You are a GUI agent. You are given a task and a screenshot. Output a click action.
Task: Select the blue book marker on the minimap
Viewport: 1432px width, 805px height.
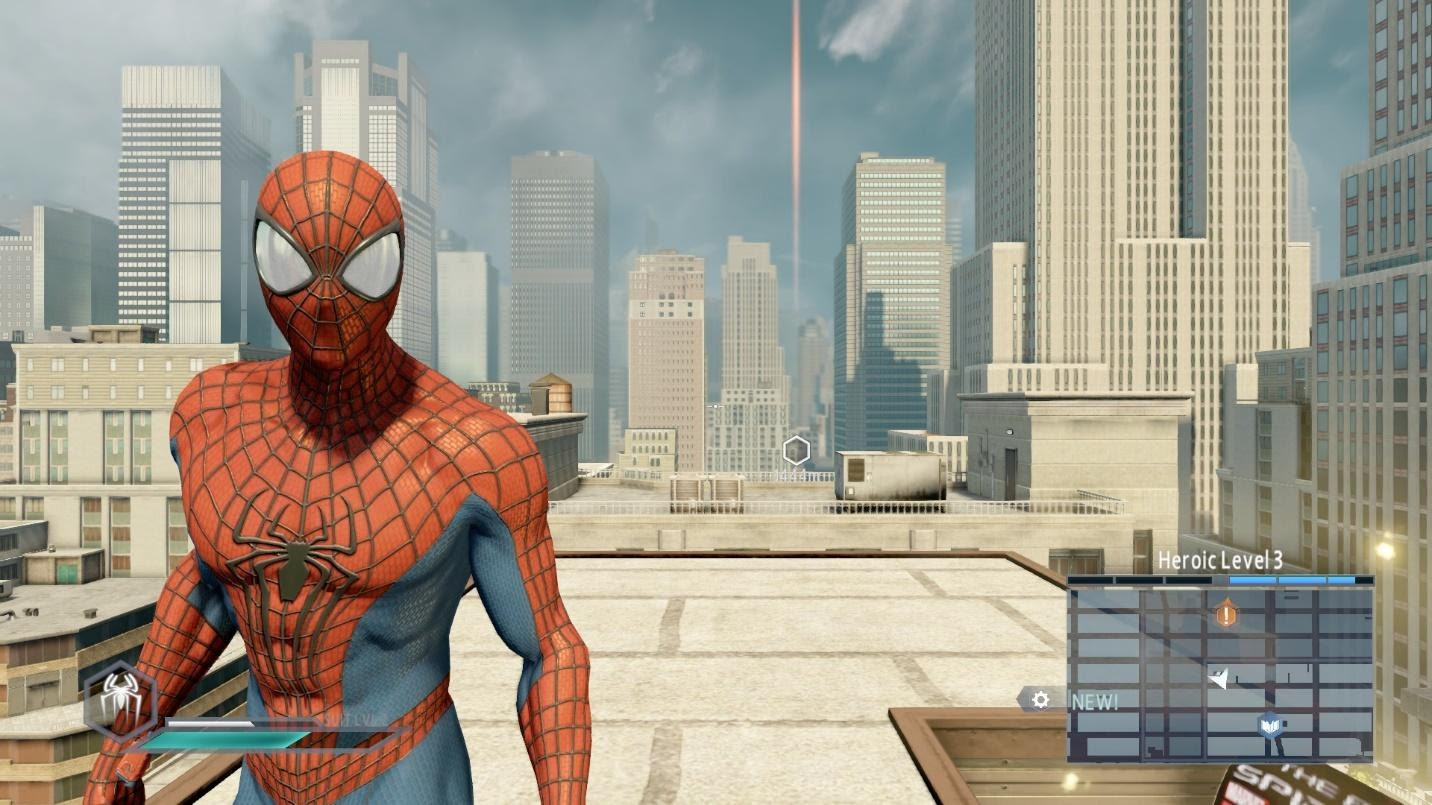tap(1269, 725)
